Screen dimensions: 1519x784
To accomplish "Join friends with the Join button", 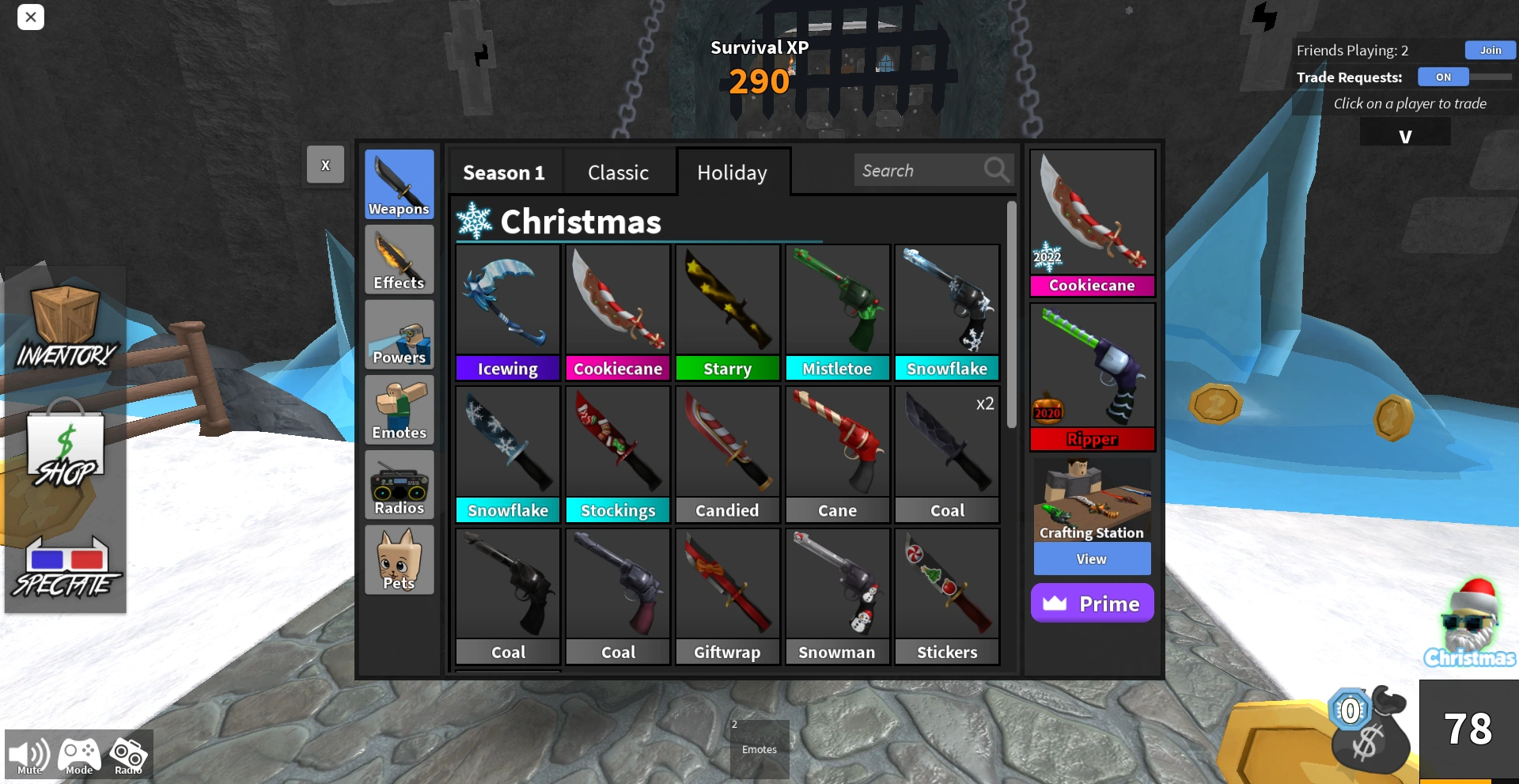I will click(x=1490, y=50).
